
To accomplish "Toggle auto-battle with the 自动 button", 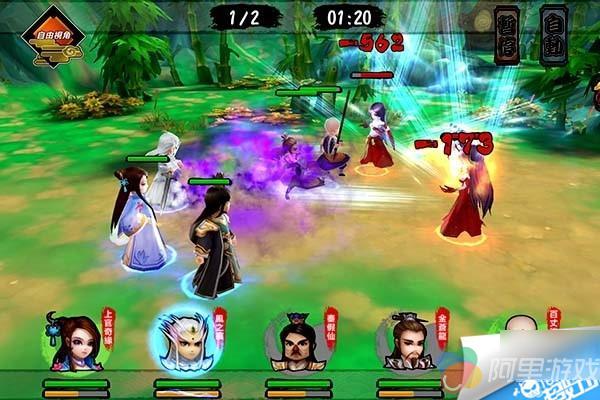I will coord(554,36).
